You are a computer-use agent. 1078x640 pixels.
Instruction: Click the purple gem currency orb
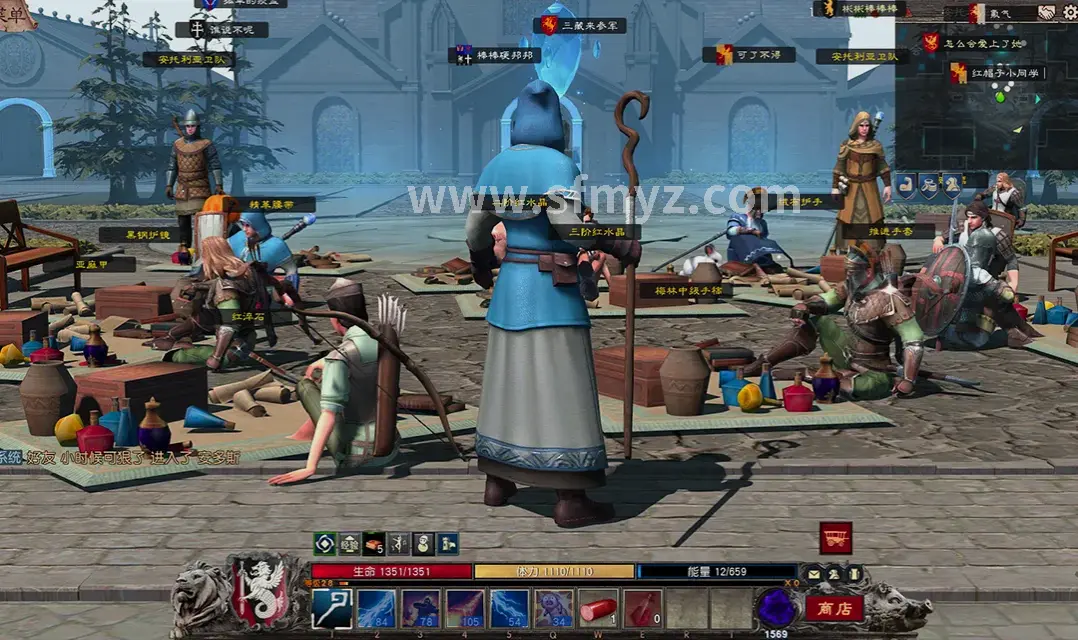[775, 607]
